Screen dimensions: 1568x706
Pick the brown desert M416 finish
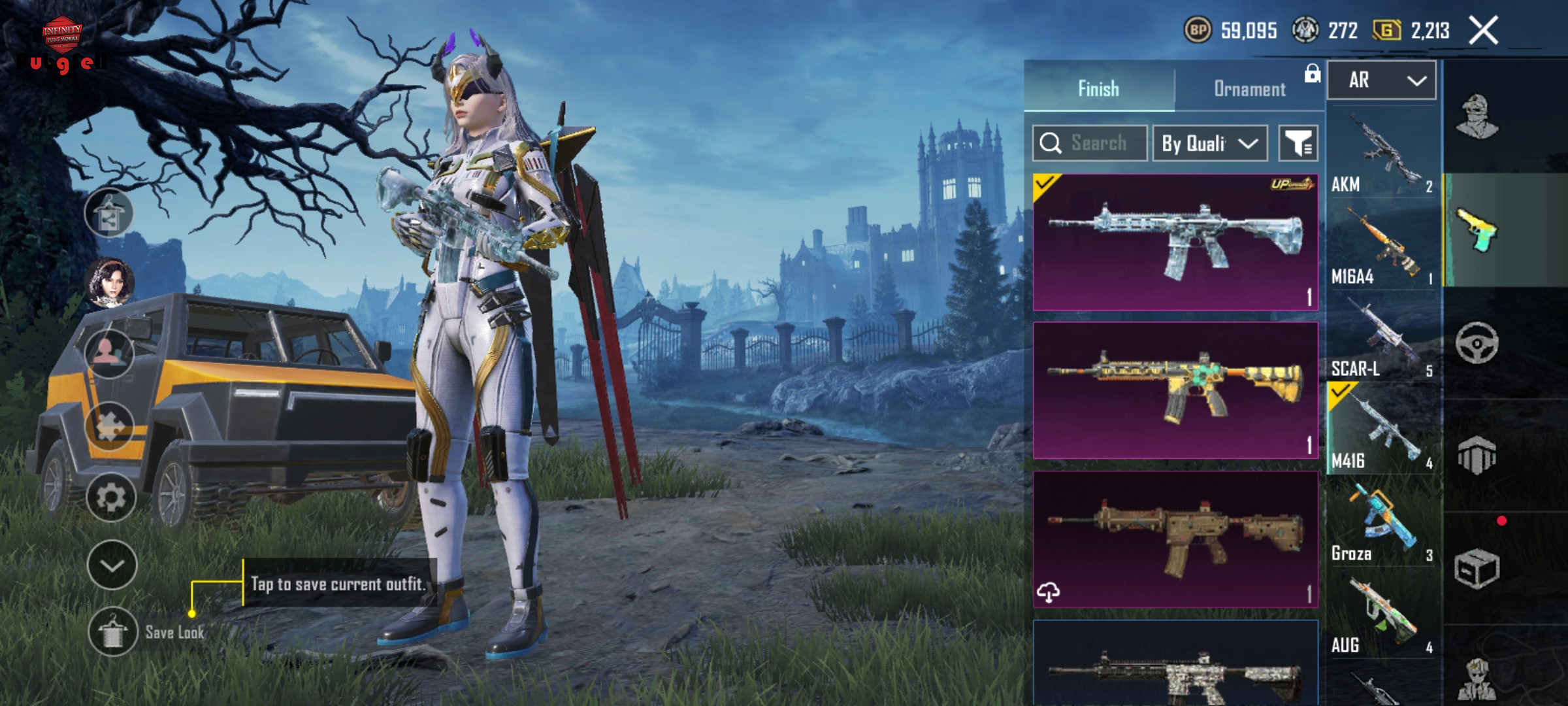[1175, 539]
